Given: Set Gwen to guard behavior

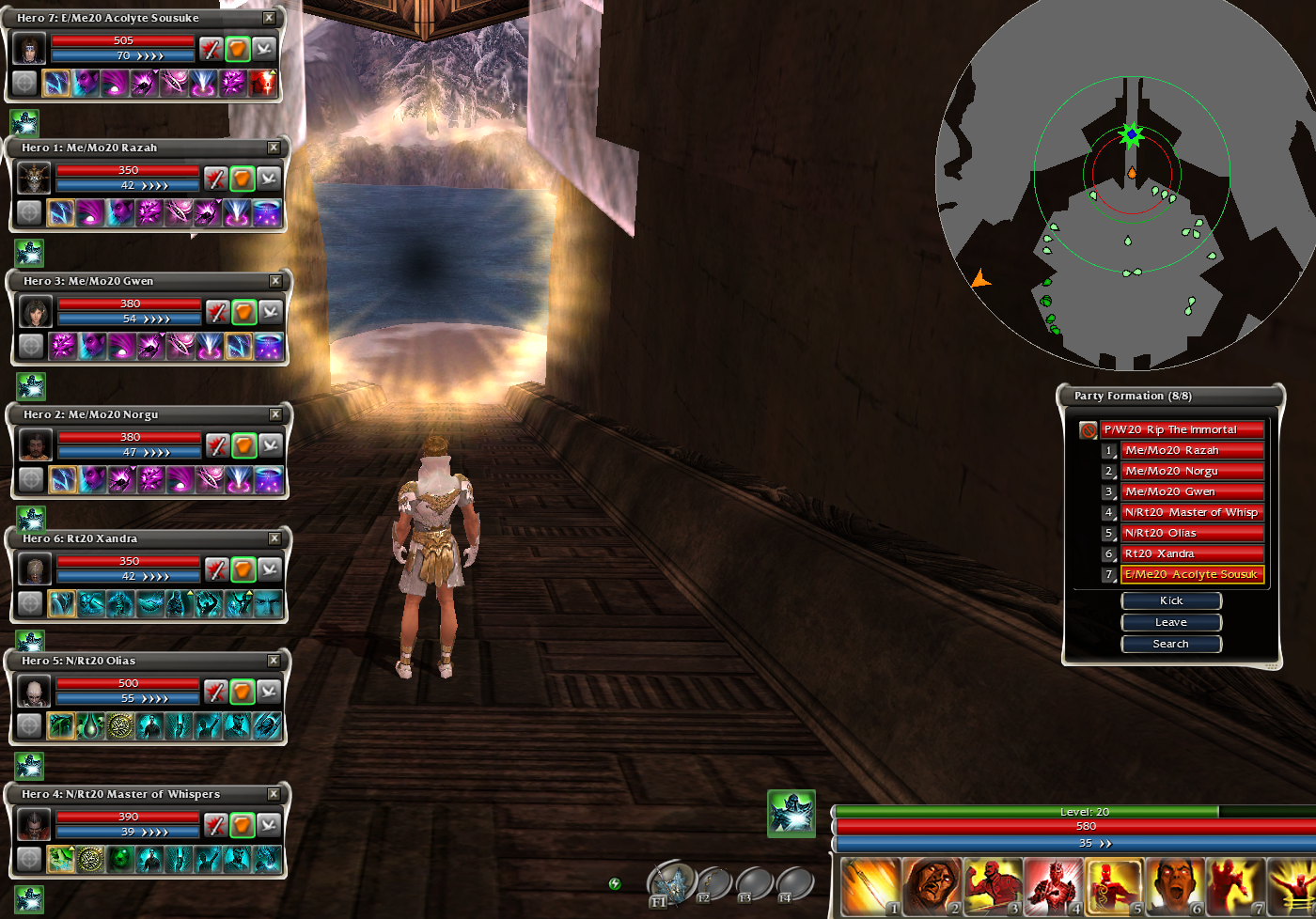Looking at the screenshot, I should [244, 311].
